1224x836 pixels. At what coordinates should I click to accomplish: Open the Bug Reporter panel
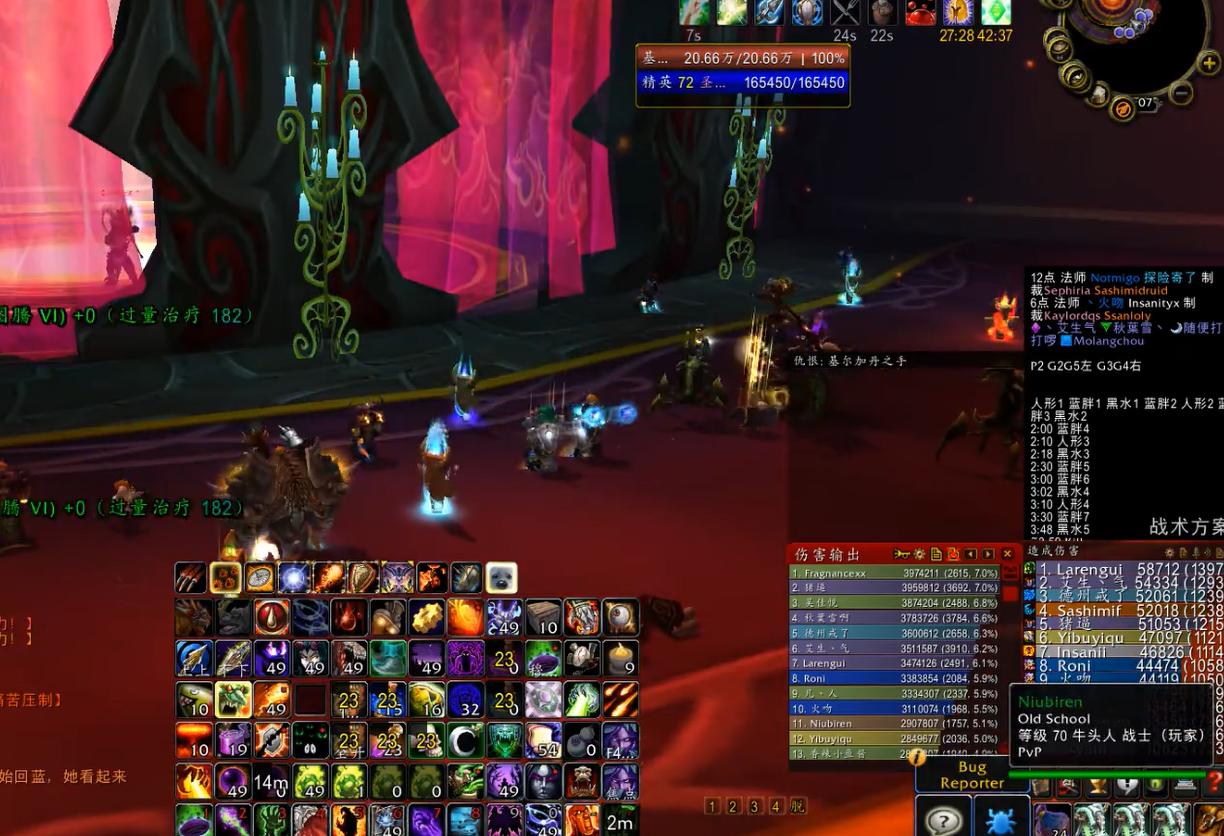coord(971,775)
